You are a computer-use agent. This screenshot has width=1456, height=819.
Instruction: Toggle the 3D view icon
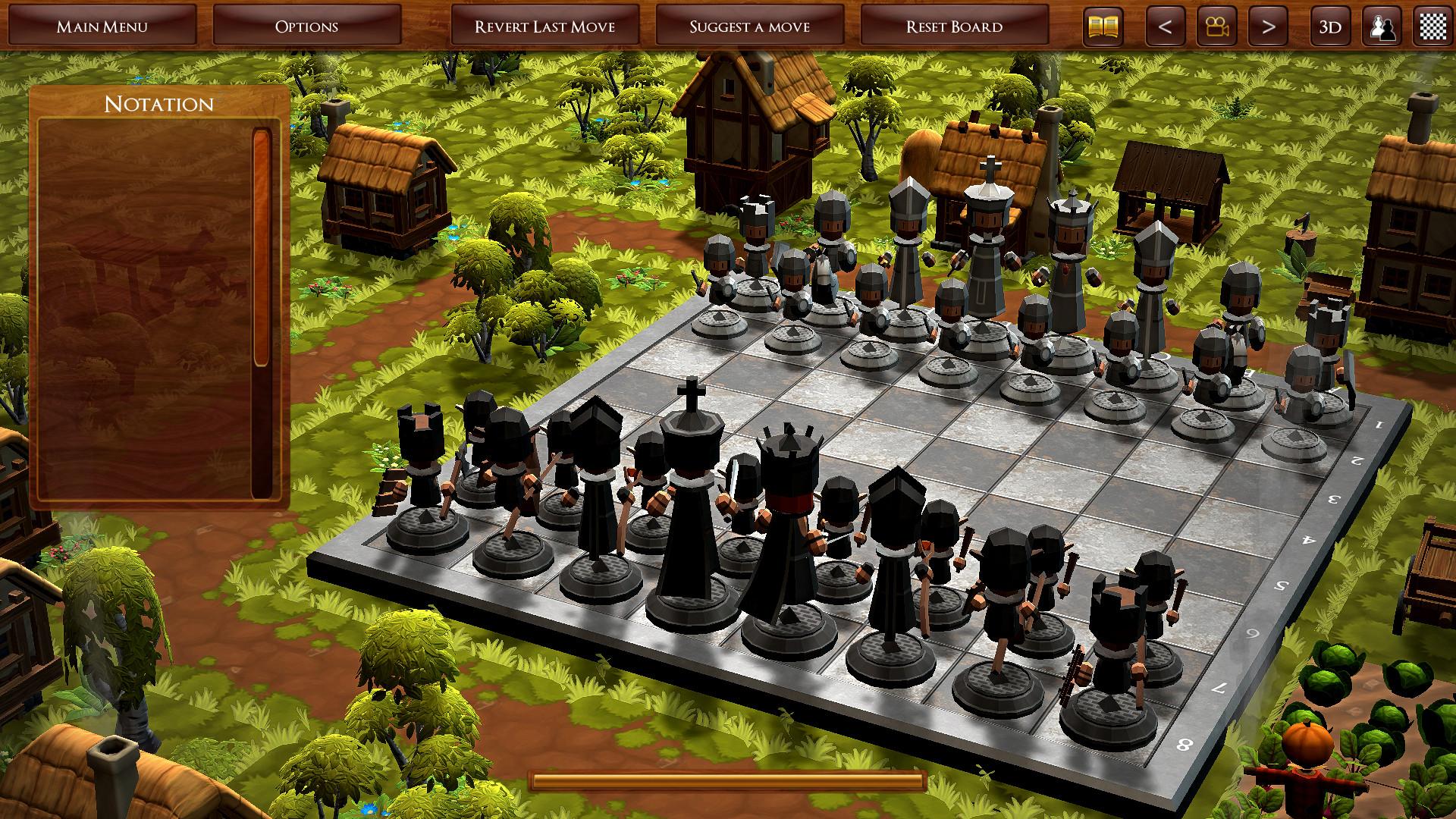1329,25
